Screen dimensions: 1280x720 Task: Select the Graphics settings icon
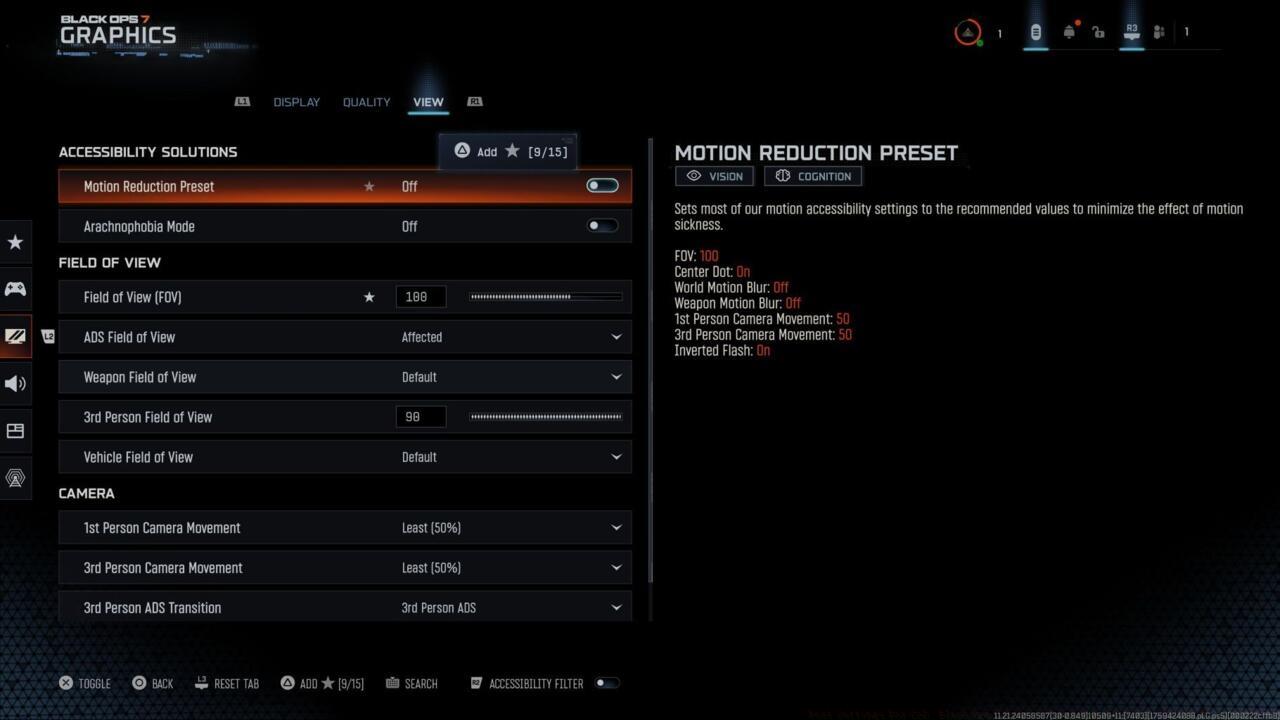point(15,336)
